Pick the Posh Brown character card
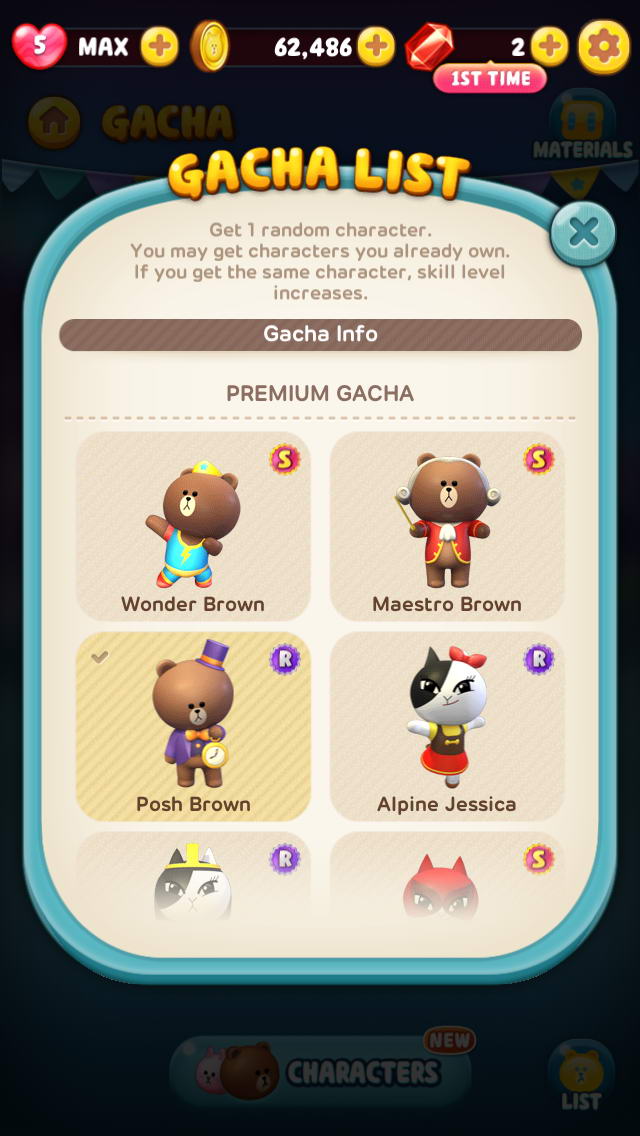640x1136 pixels. (x=193, y=727)
